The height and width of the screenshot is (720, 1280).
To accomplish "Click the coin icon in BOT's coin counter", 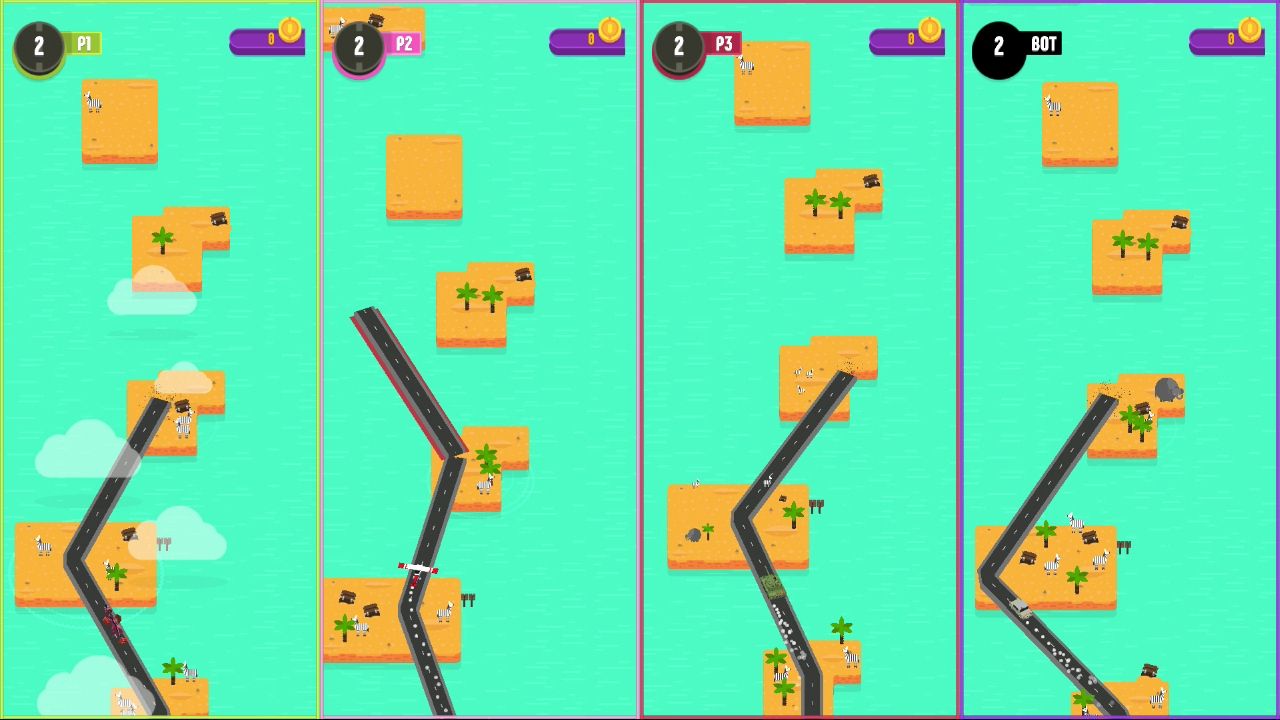I will (1250, 31).
